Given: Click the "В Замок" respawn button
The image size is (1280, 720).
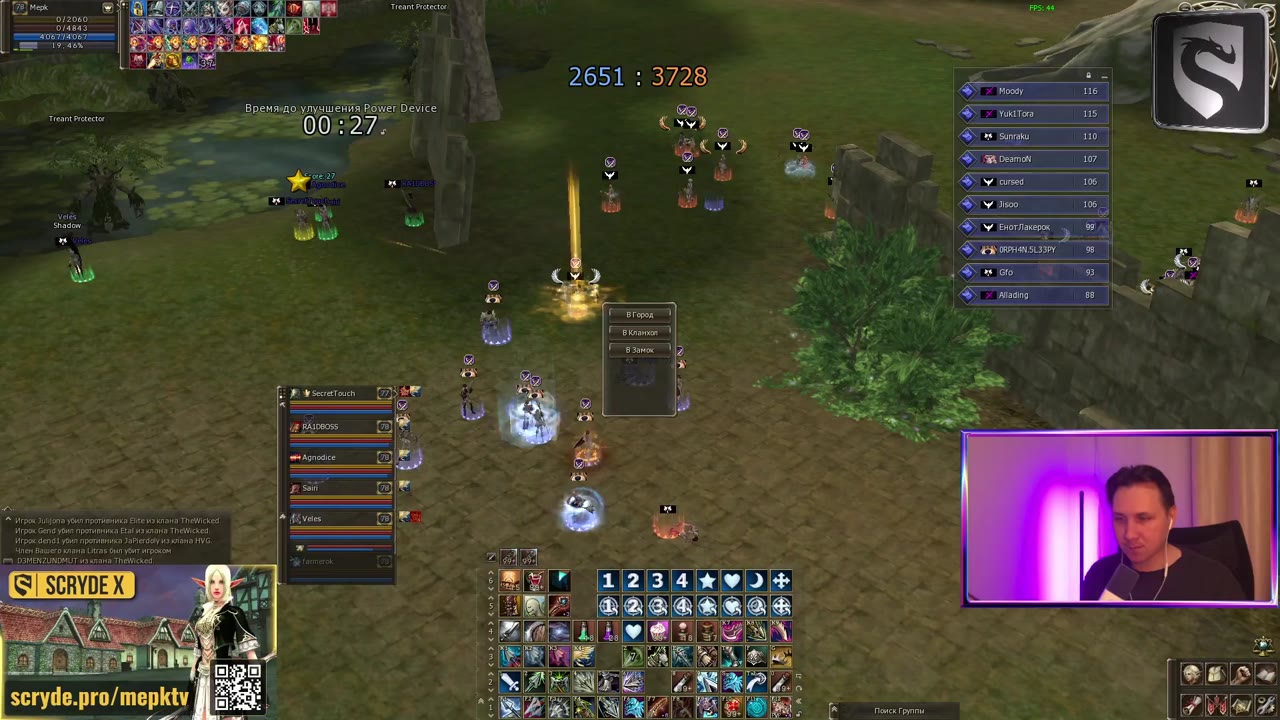Looking at the screenshot, I should (x=639, y=350).
